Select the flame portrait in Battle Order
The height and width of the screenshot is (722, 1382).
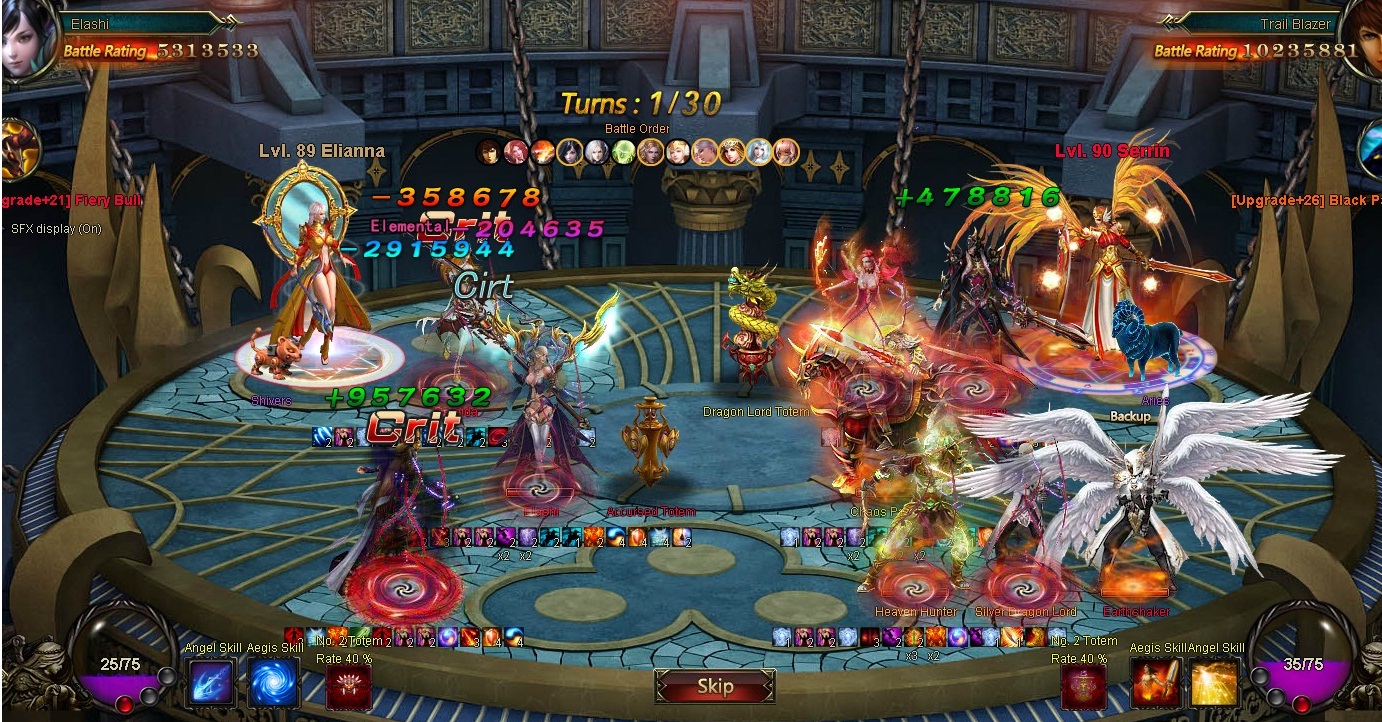coord(543,151)
